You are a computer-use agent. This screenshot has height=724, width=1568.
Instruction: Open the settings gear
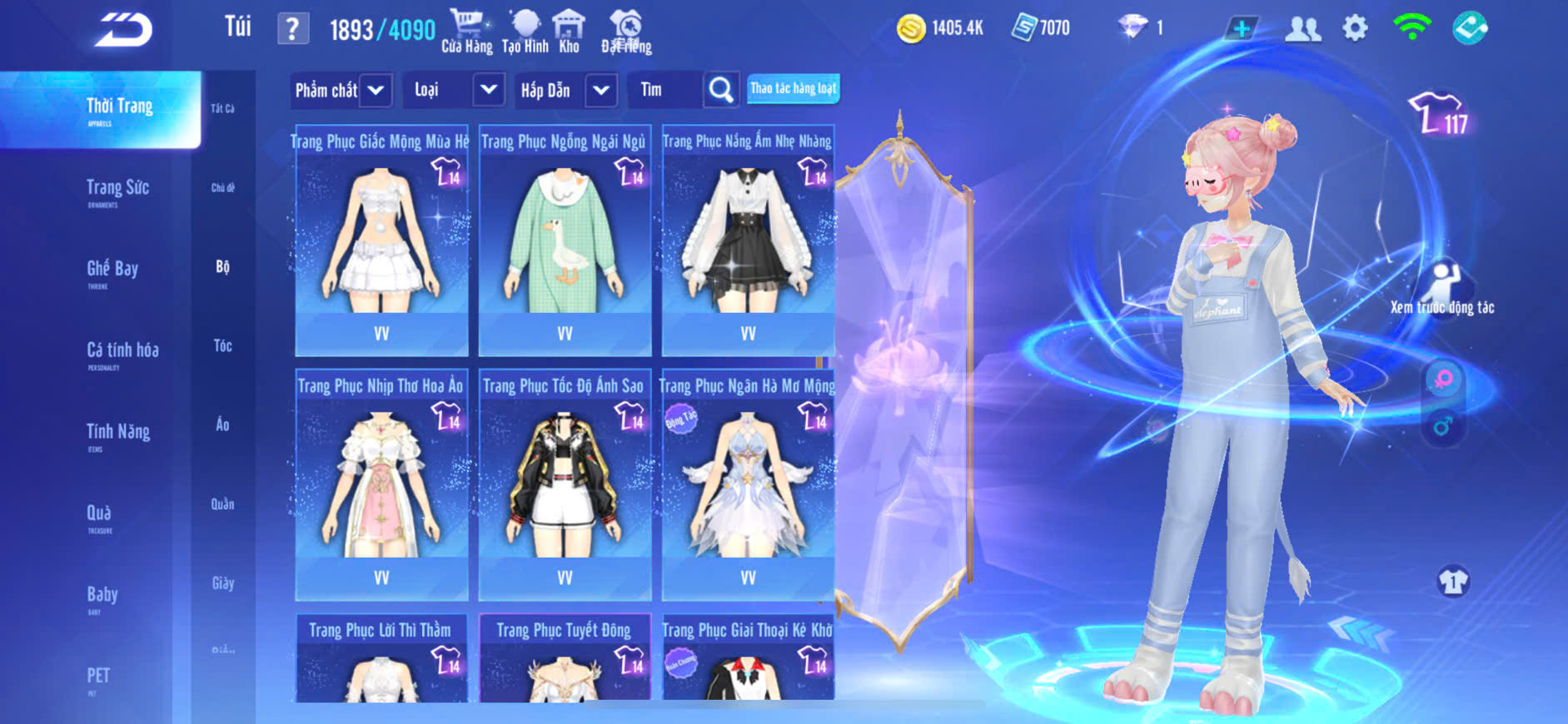[x=1355, y=28]
